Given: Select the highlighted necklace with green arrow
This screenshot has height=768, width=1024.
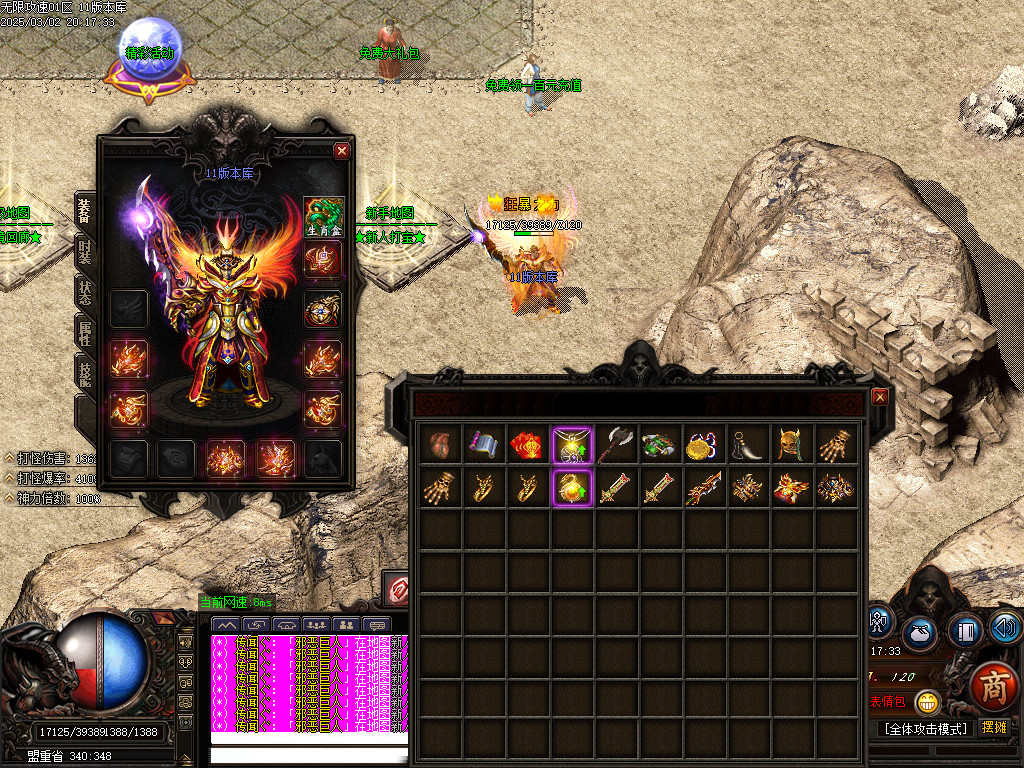Looking at the screenshot, I should [x=573, y=444].
